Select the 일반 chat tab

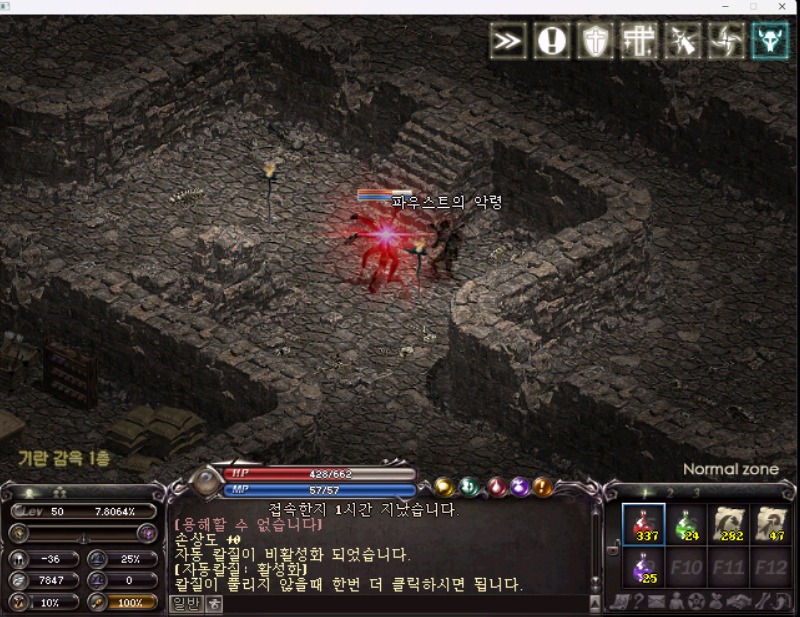187,603
